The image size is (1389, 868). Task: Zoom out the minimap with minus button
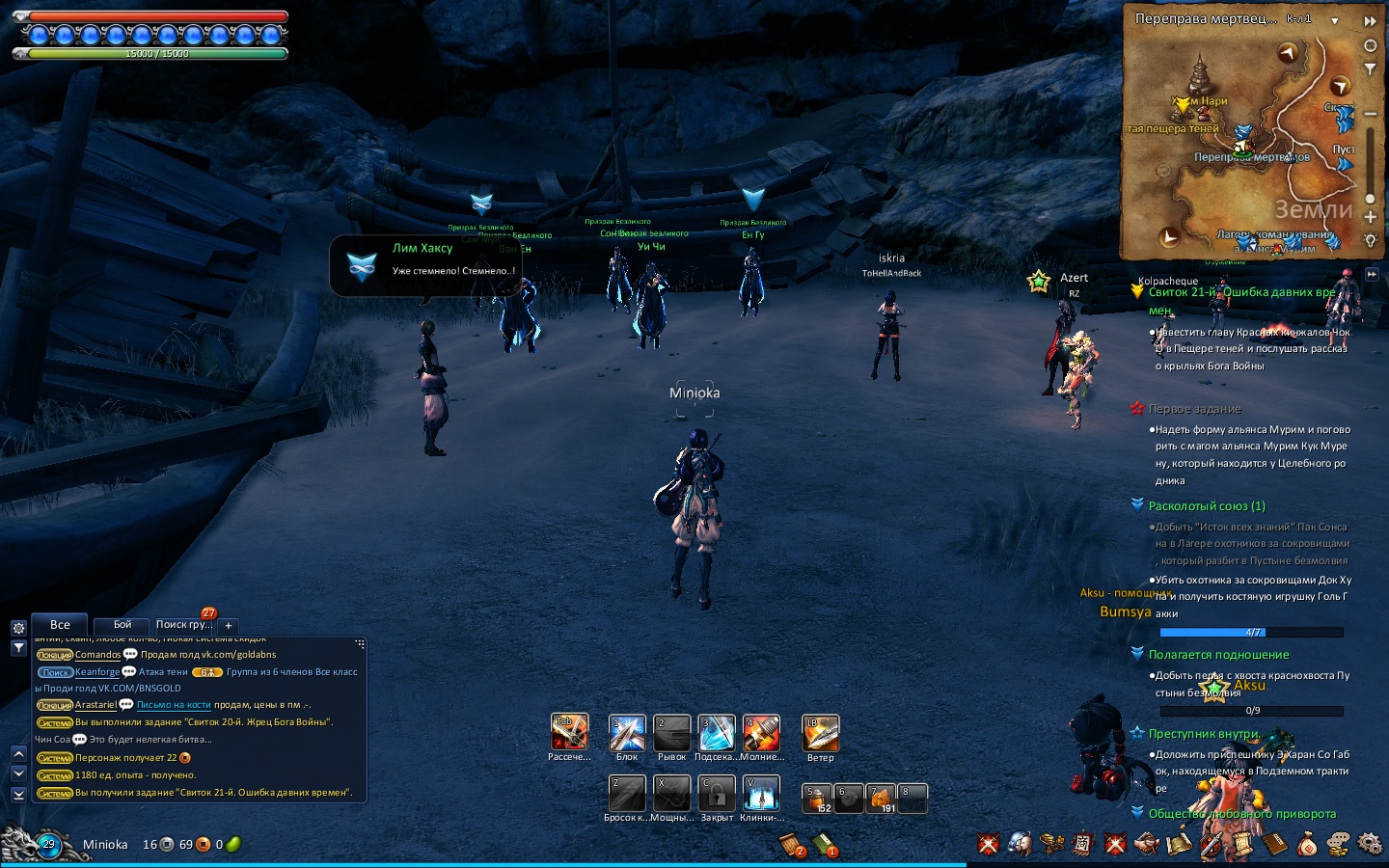pyautogui.click(x=1370, y=114)
